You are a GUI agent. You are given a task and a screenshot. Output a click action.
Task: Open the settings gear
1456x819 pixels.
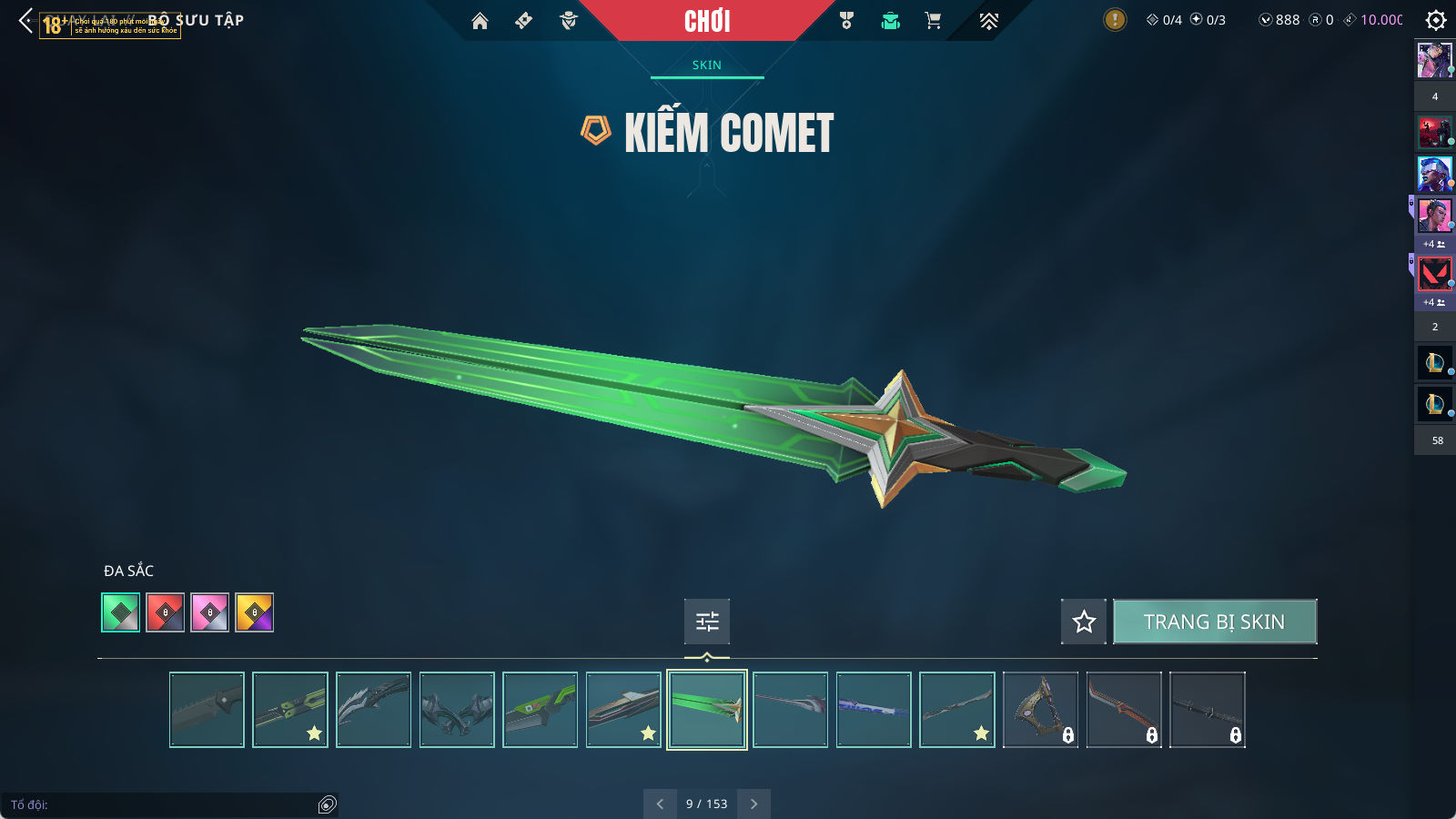coord(1436,20)
